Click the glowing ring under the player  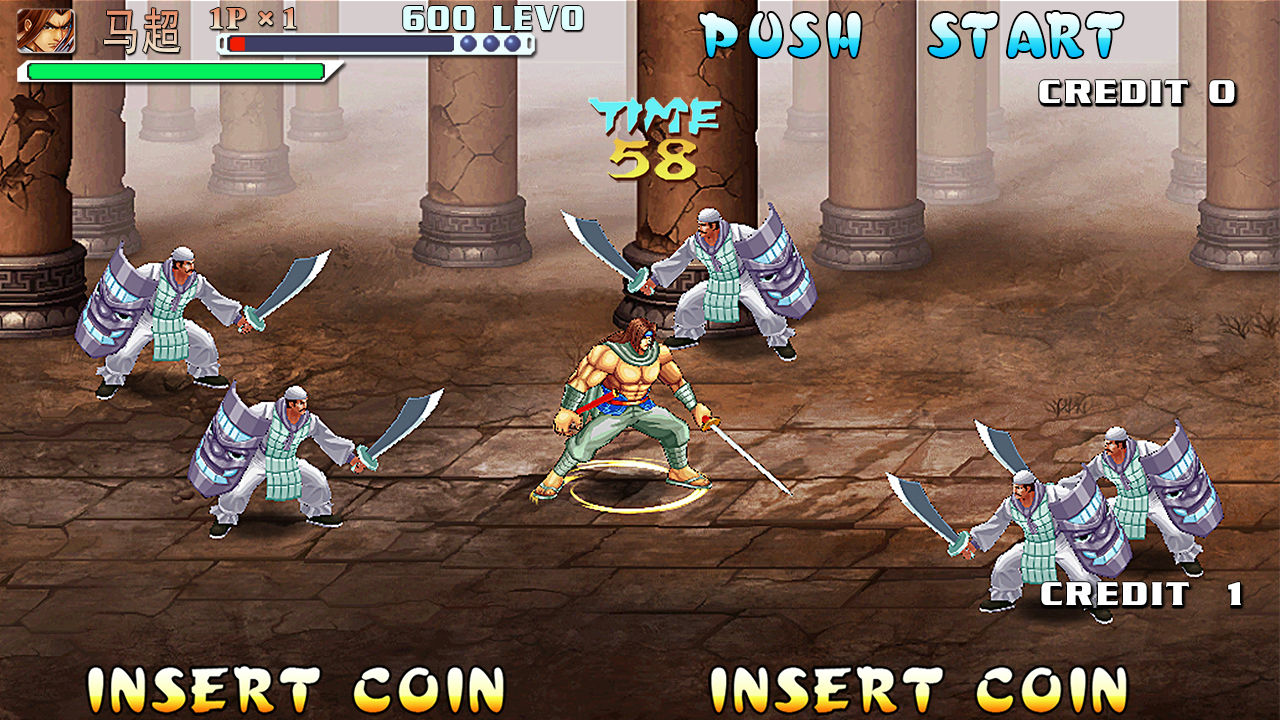(637, 487)
